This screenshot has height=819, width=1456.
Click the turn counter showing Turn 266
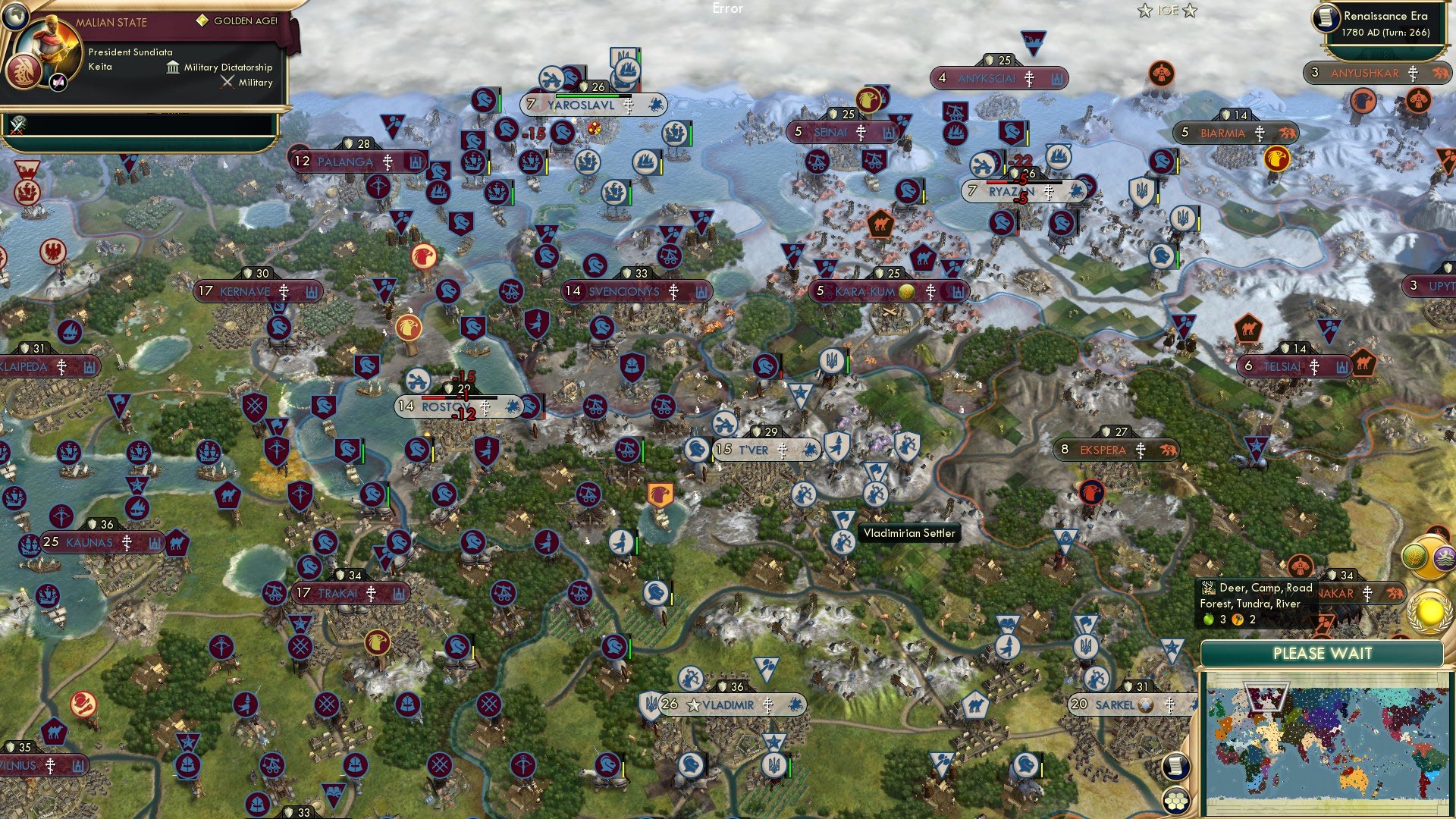pos(1388,32)
